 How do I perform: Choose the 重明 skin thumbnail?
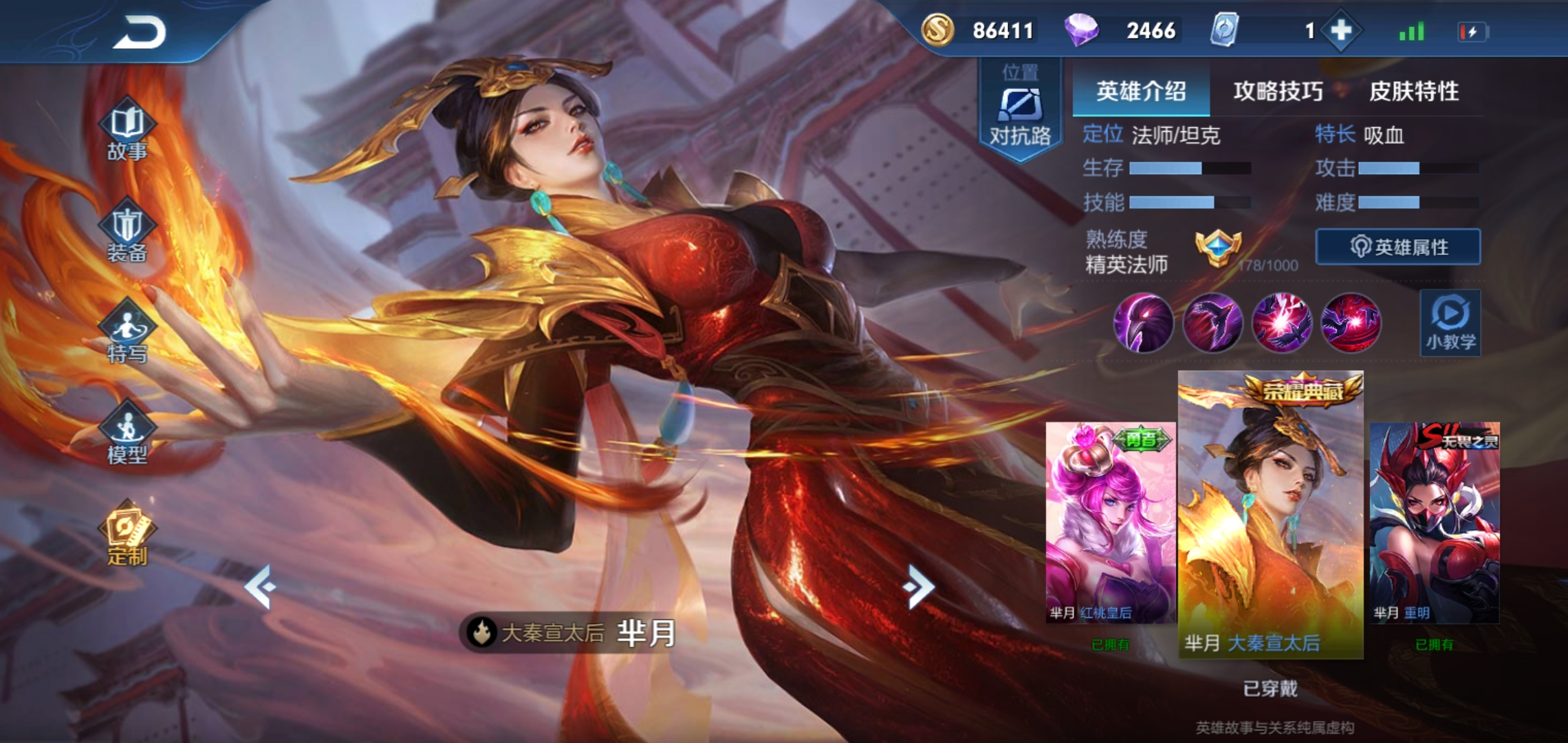point(1435,523)
